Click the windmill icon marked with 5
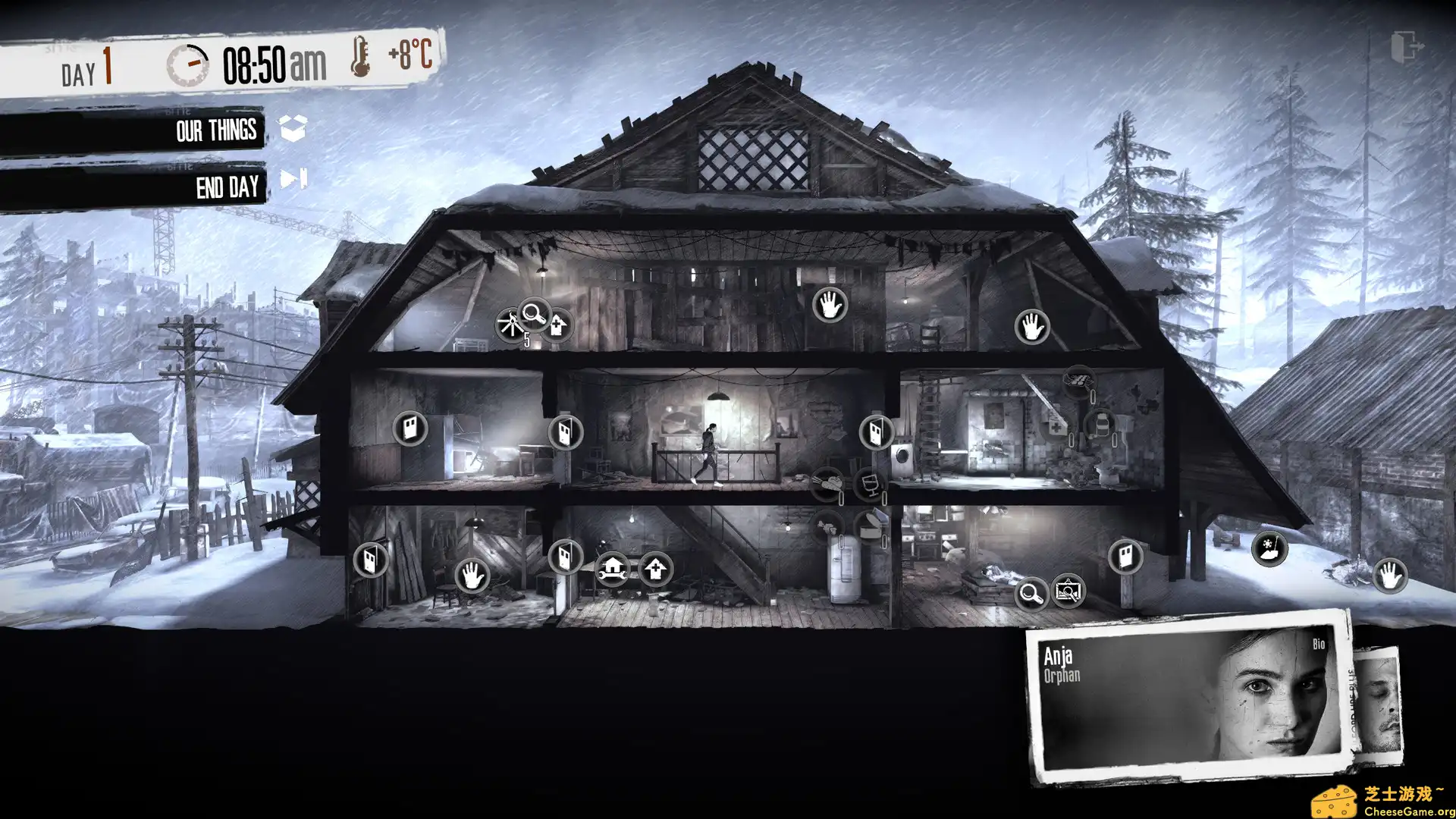Screen dimensions: 1456x819 pos(512,324)
